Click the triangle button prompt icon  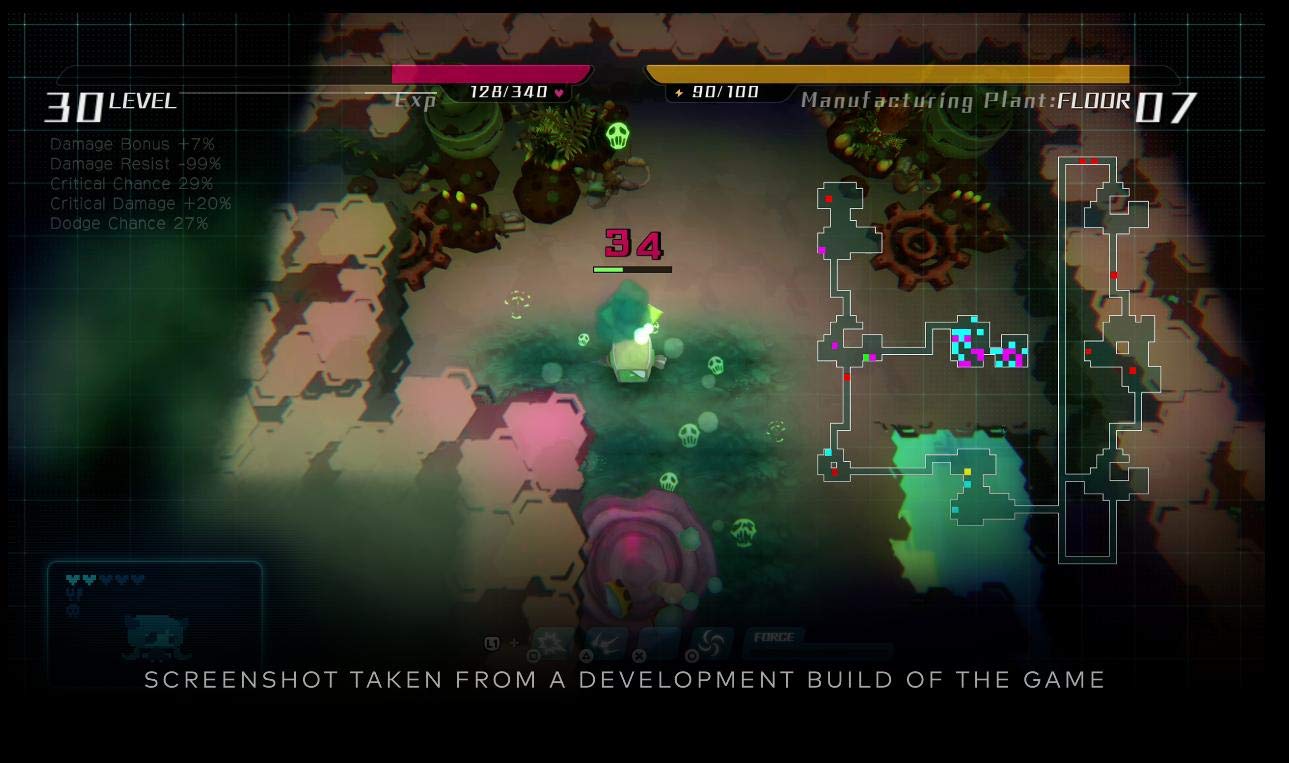(587, 655)
